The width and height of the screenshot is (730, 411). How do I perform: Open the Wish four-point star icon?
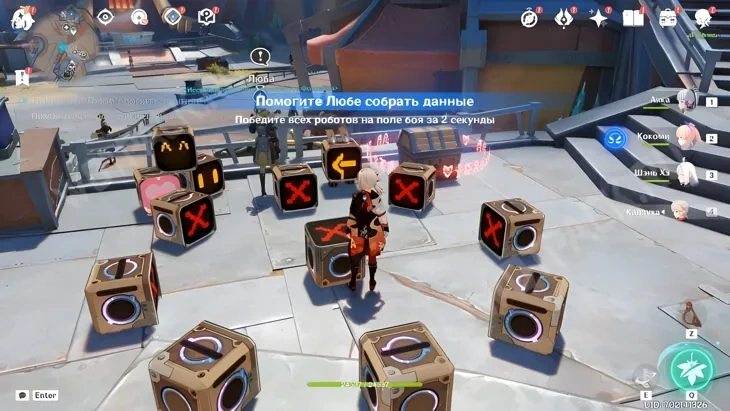click(x=598, y=18)
